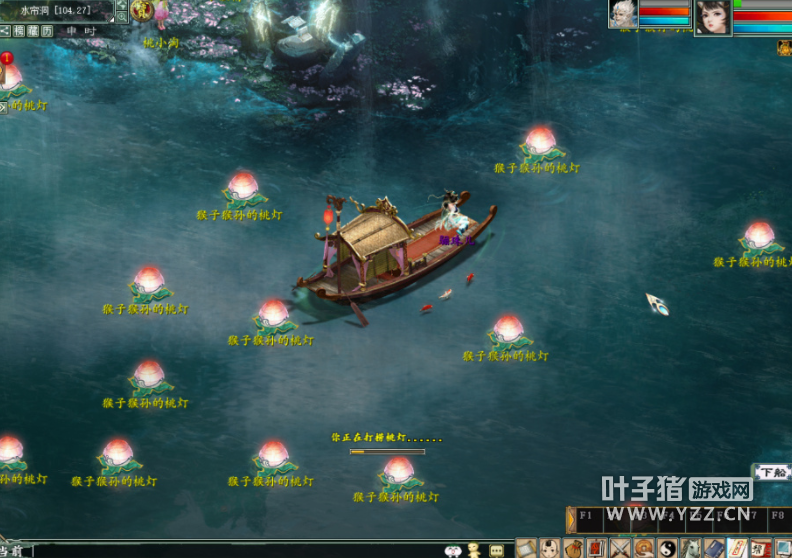Click the yellow doll friends icon
This screenshot has width=792, height=558.
pyautogui.click(x=474, y=550)
